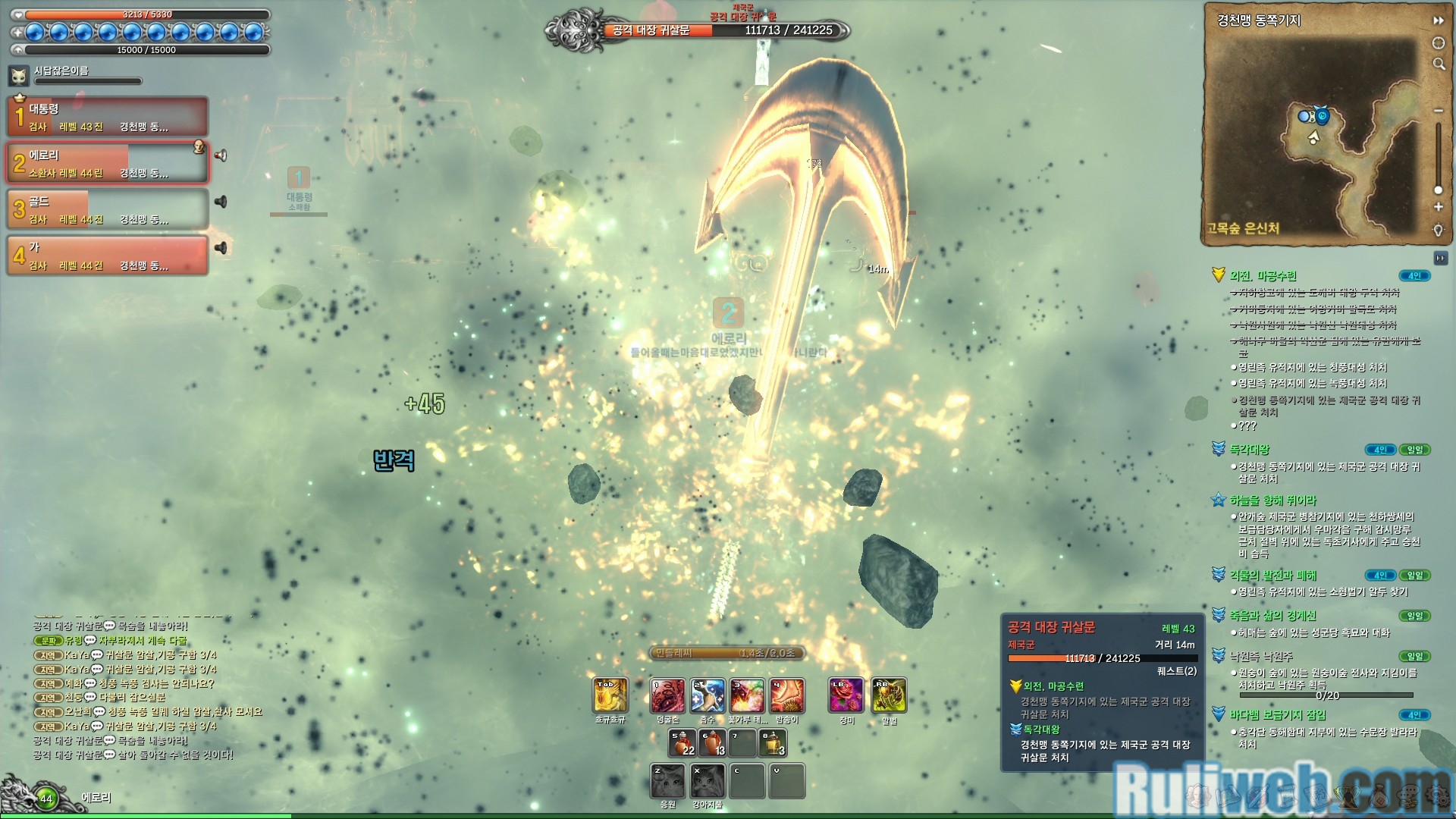Use the 말벌 hornet skill

coord(889,695)
